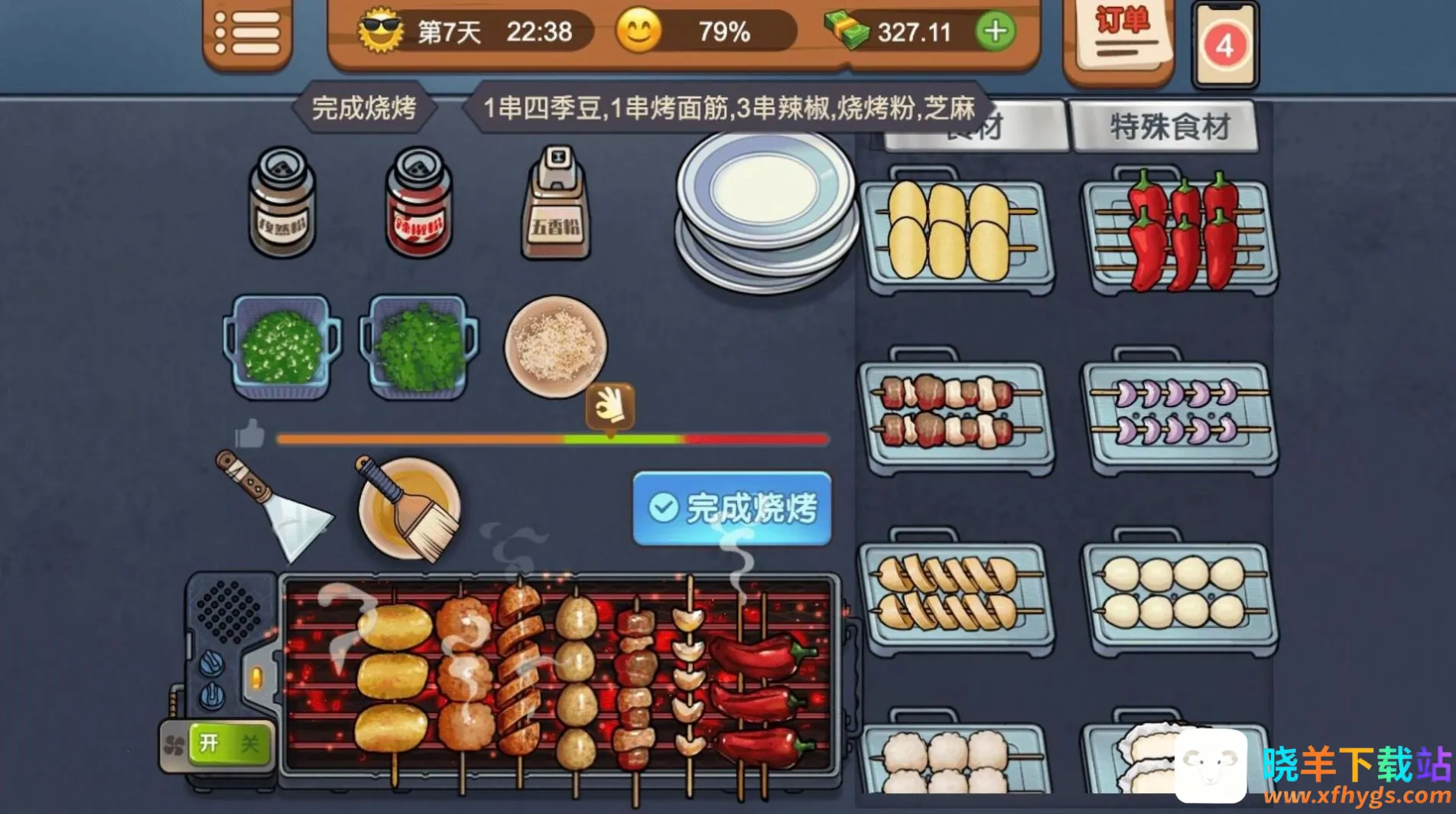Image resolution: width=1456 pixels, height=814 pixels.
Task: Add money with the green plus button
Action: [995, 31]
